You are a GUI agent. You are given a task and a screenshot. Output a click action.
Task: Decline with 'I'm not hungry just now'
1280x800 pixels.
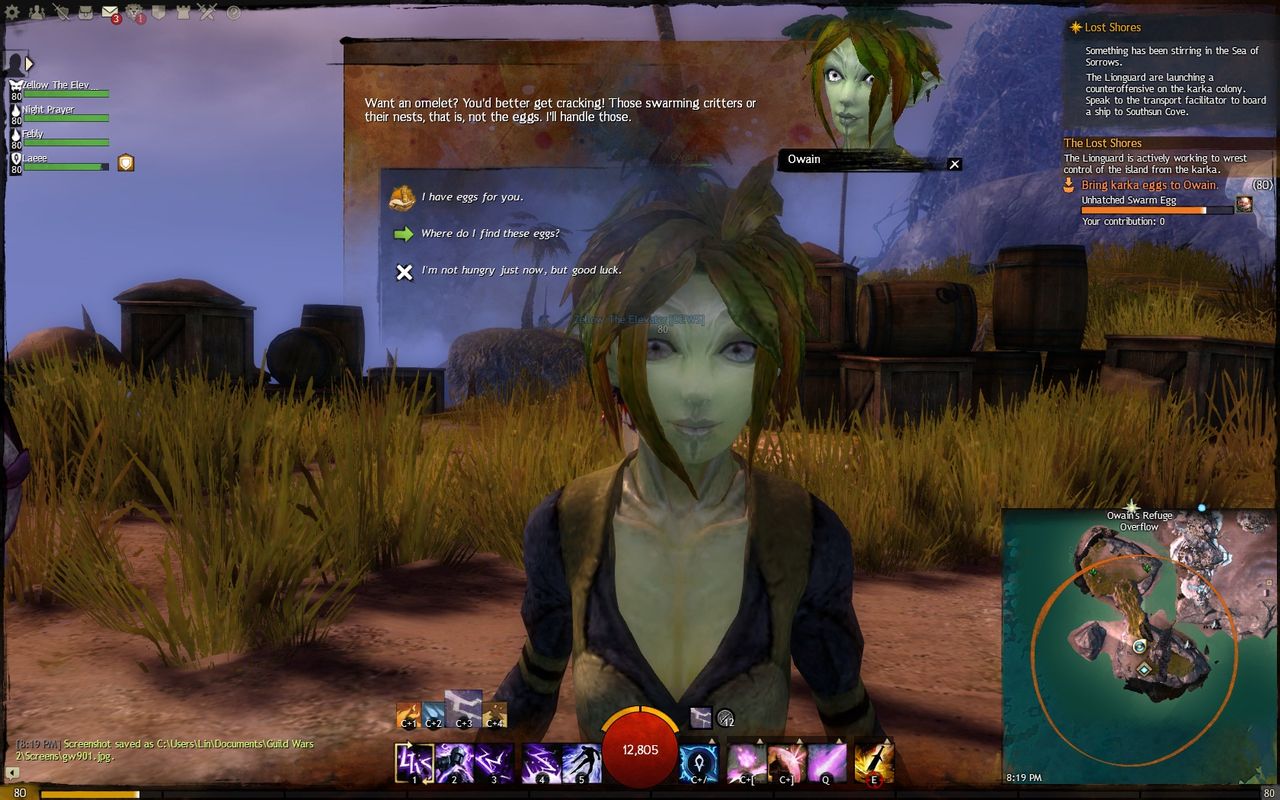point(520,271)
